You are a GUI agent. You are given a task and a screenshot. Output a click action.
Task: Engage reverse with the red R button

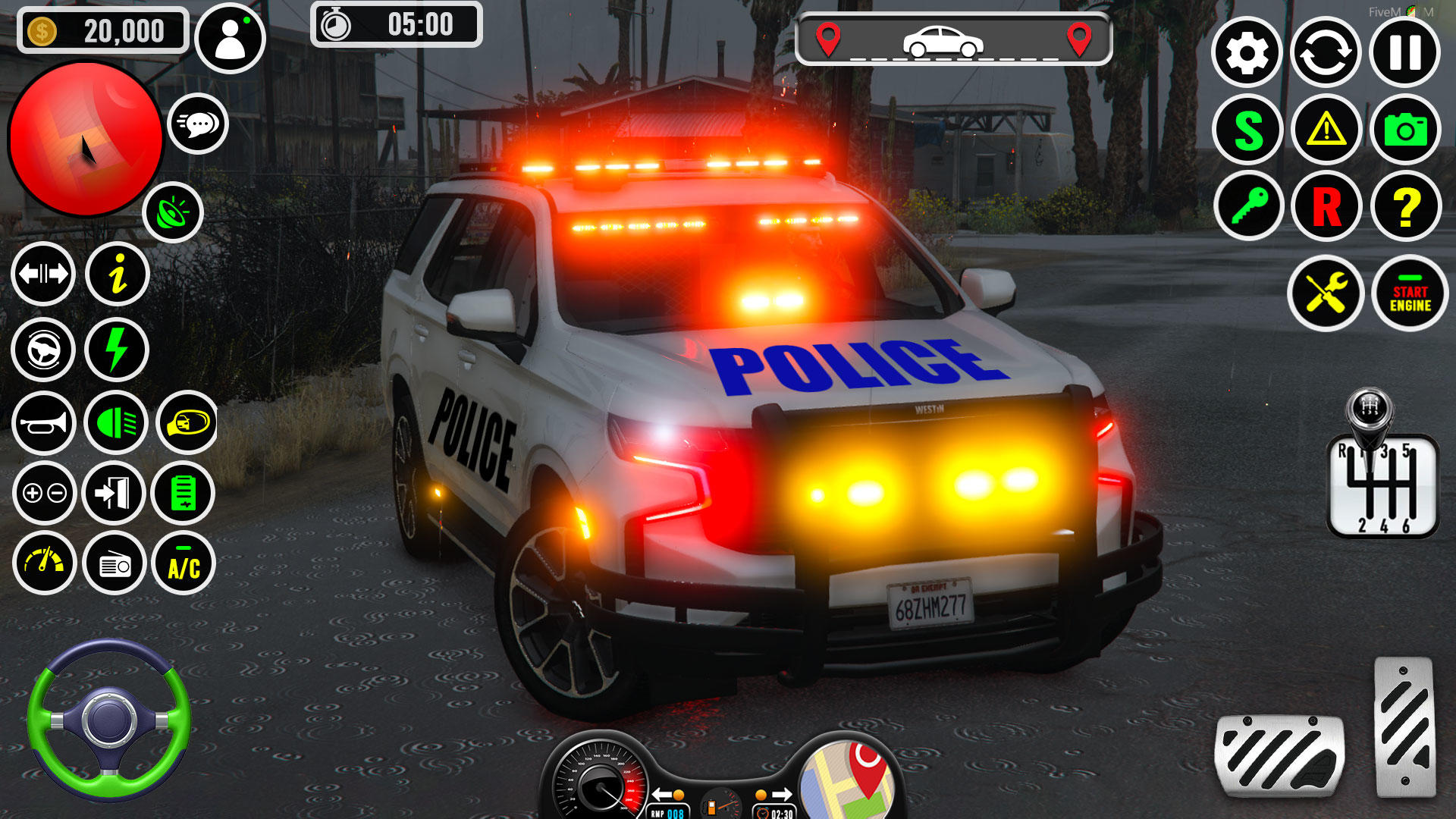pos(1326,206)
